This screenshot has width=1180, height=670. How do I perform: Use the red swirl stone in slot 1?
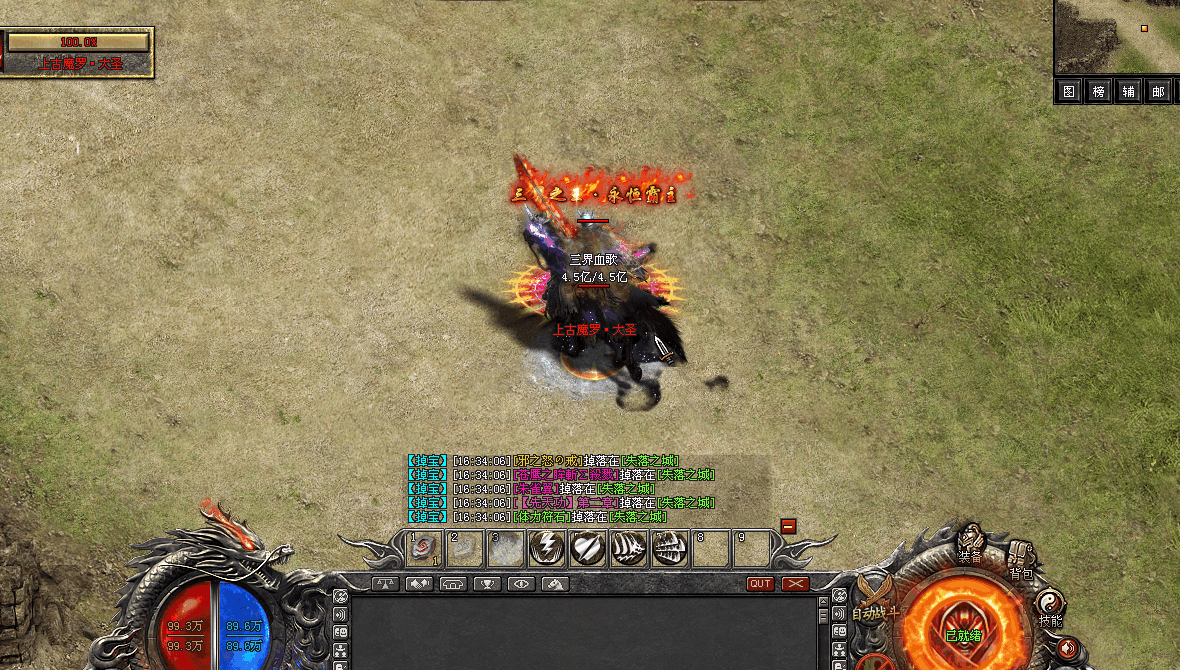pyautogui.click(x=424, y=548)
